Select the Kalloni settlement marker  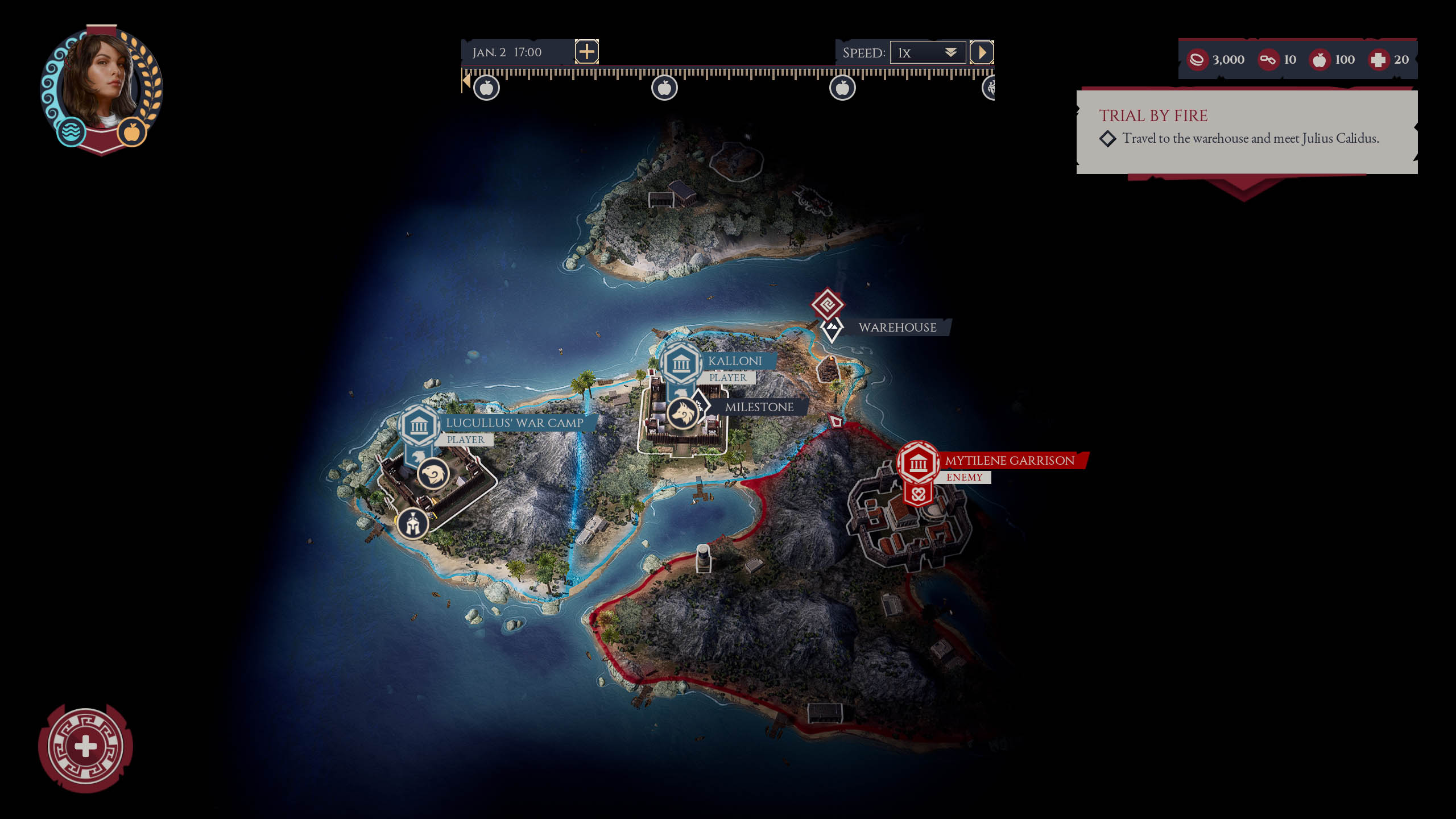pyautogui.click(x=681, y=363)
